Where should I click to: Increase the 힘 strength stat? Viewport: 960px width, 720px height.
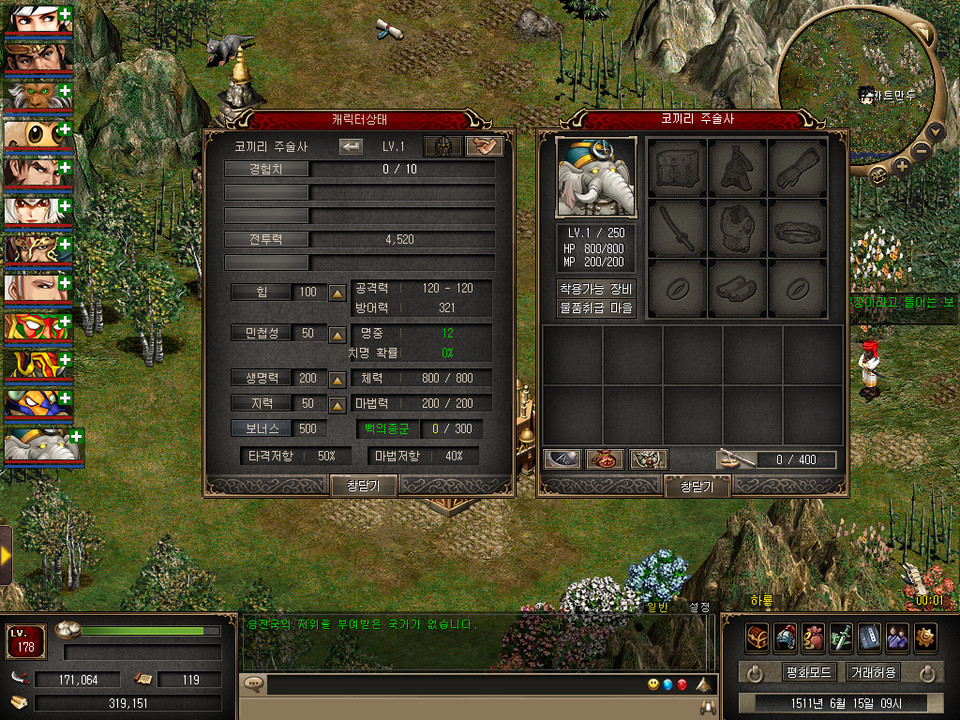[x=338, y=293]
